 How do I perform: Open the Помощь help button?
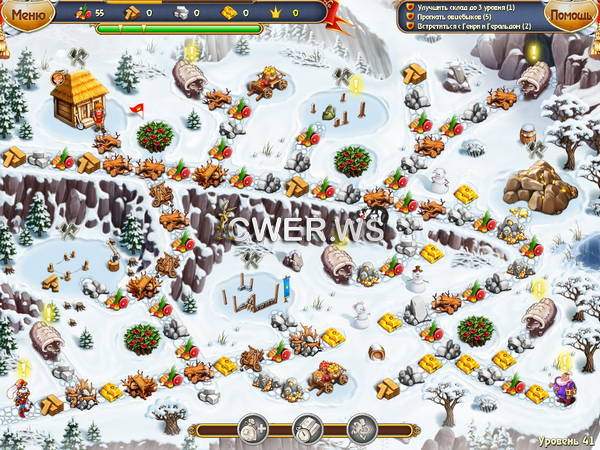point(571,14)
